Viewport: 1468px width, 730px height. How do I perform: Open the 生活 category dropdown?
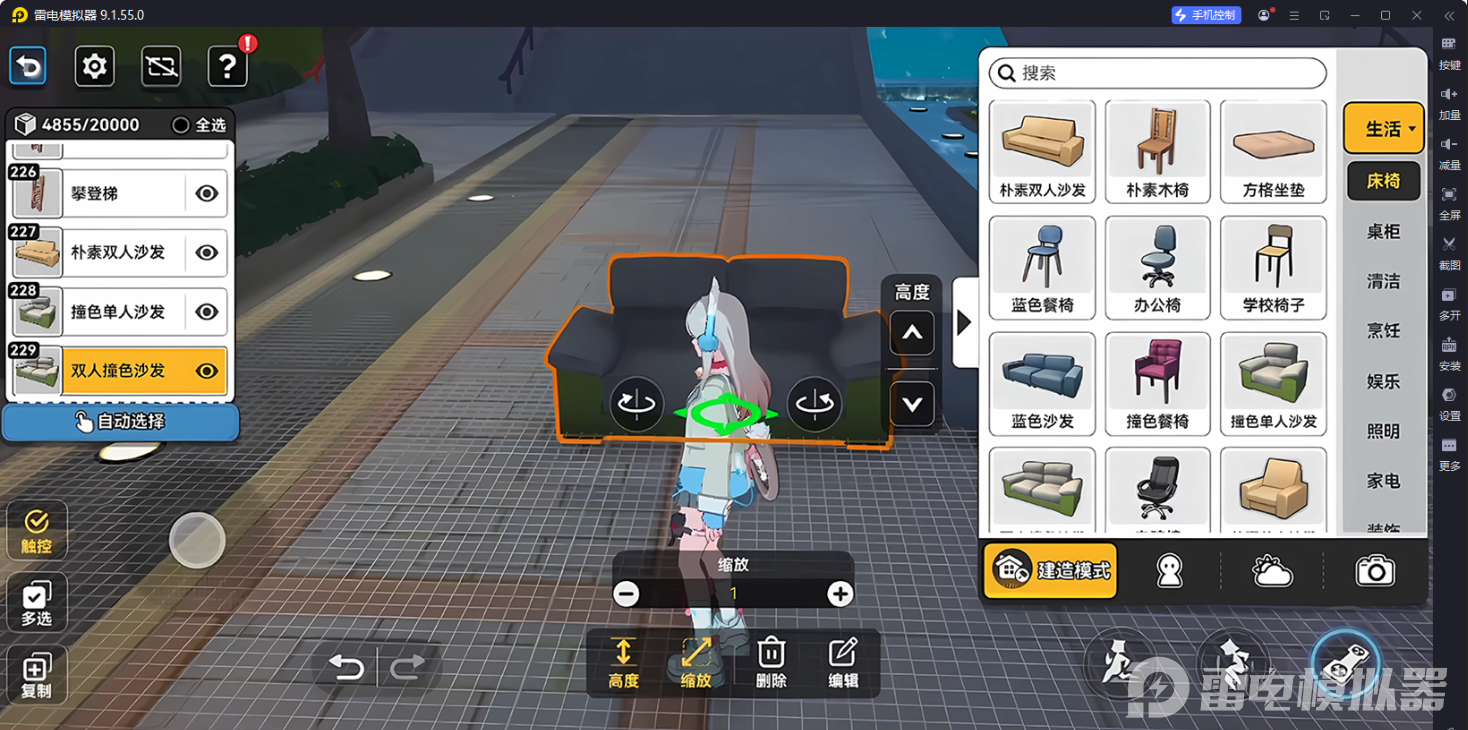pos(1383,127)
